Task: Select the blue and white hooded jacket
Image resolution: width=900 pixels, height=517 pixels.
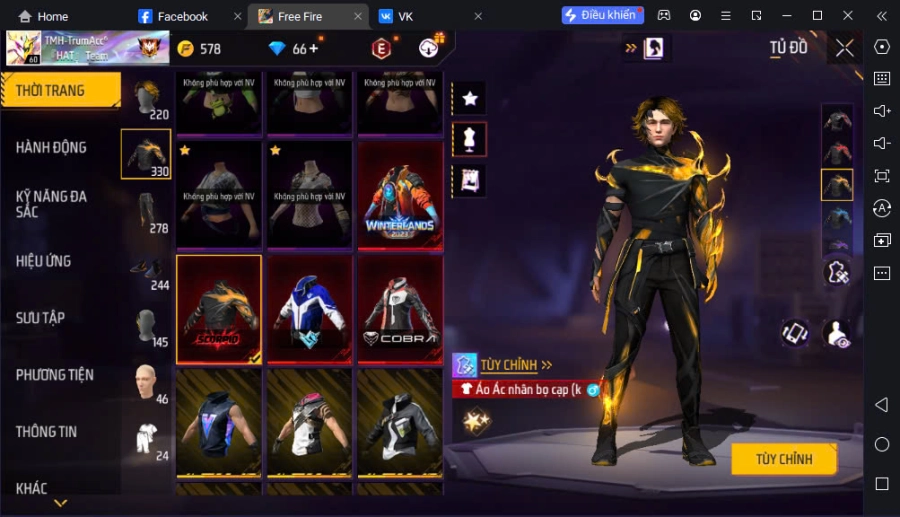Action: (x=309, y=309)
